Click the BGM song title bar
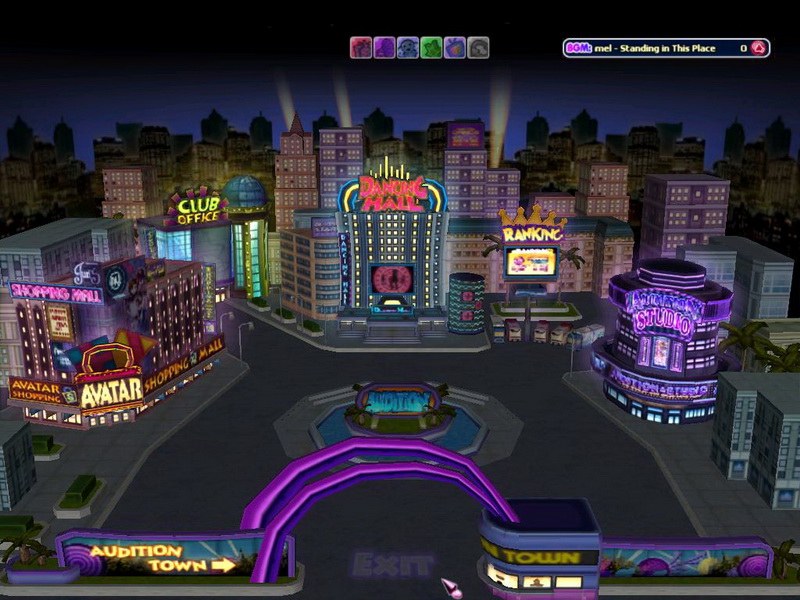 coord(655,48)
